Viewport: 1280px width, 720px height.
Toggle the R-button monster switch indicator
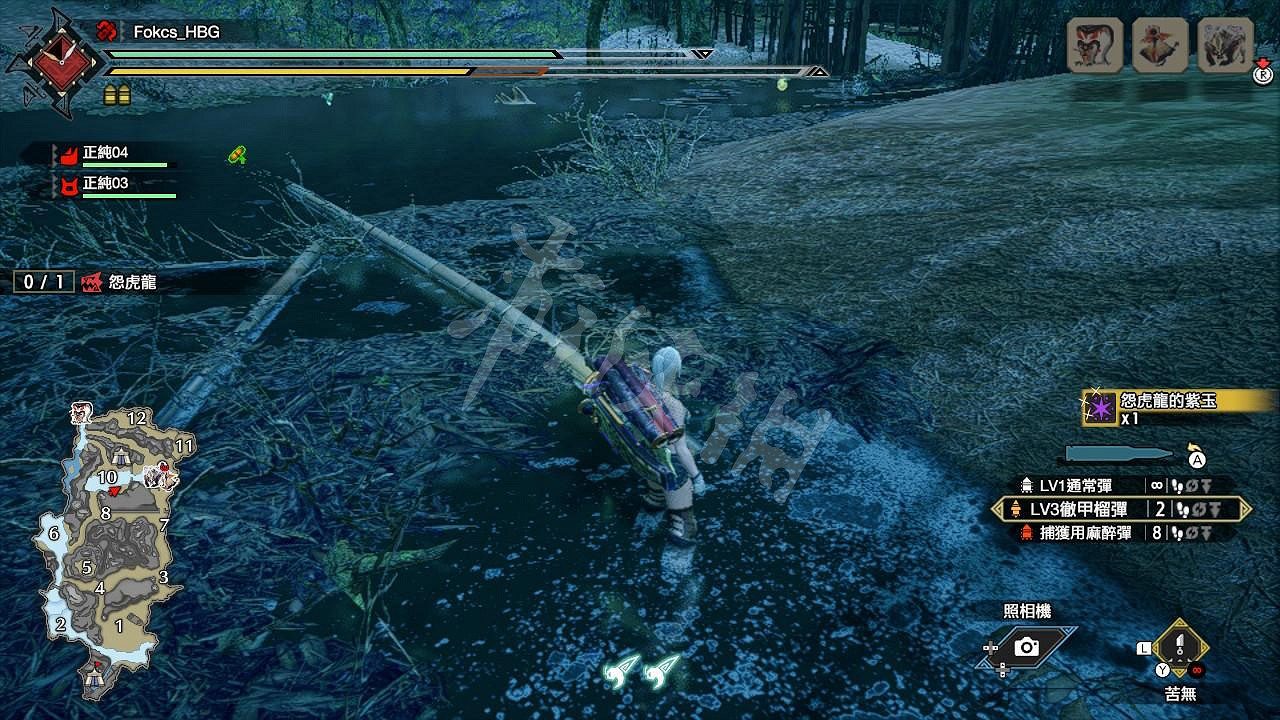(1264, 76)
